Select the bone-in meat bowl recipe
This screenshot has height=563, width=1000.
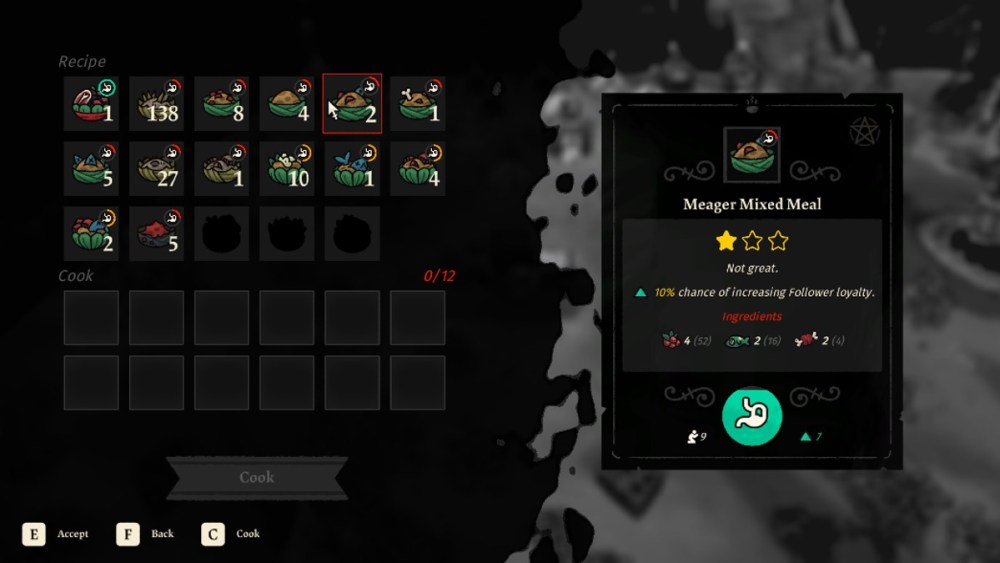[x=417, y=103]
